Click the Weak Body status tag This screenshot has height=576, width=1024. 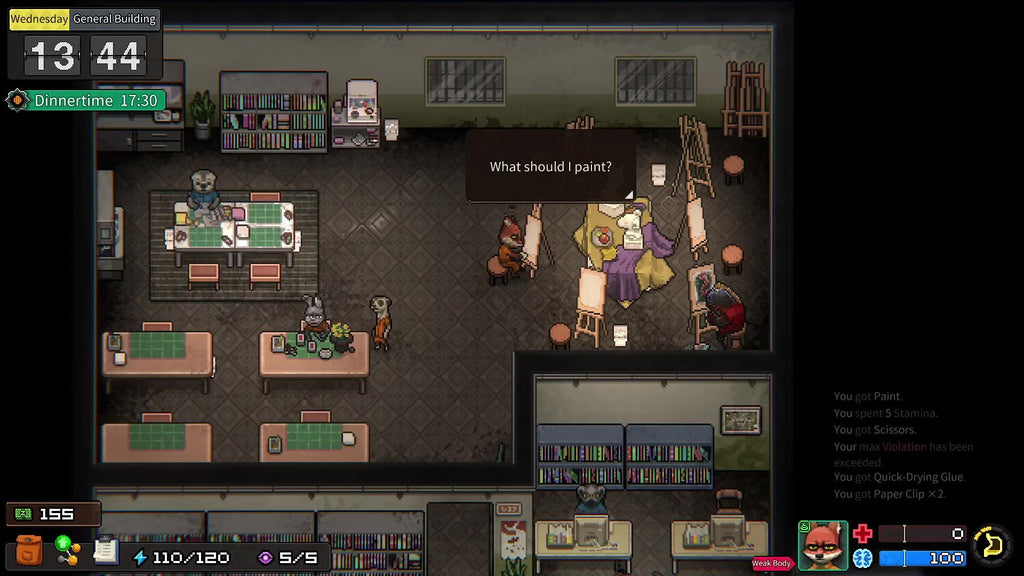[x=772, y=563]
